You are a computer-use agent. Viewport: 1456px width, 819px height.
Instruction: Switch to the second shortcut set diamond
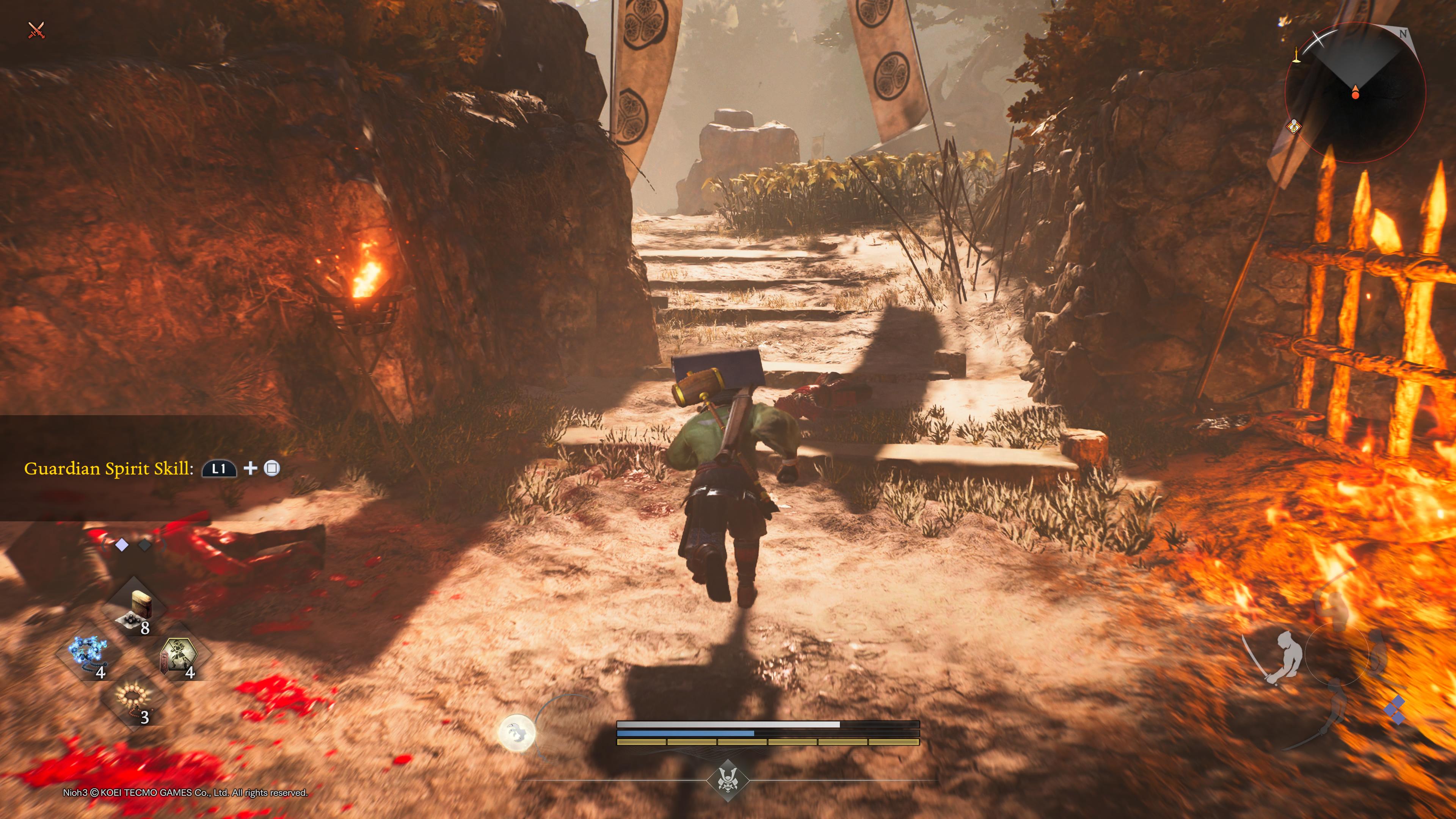pyautogui.click(x=145, y=545)
